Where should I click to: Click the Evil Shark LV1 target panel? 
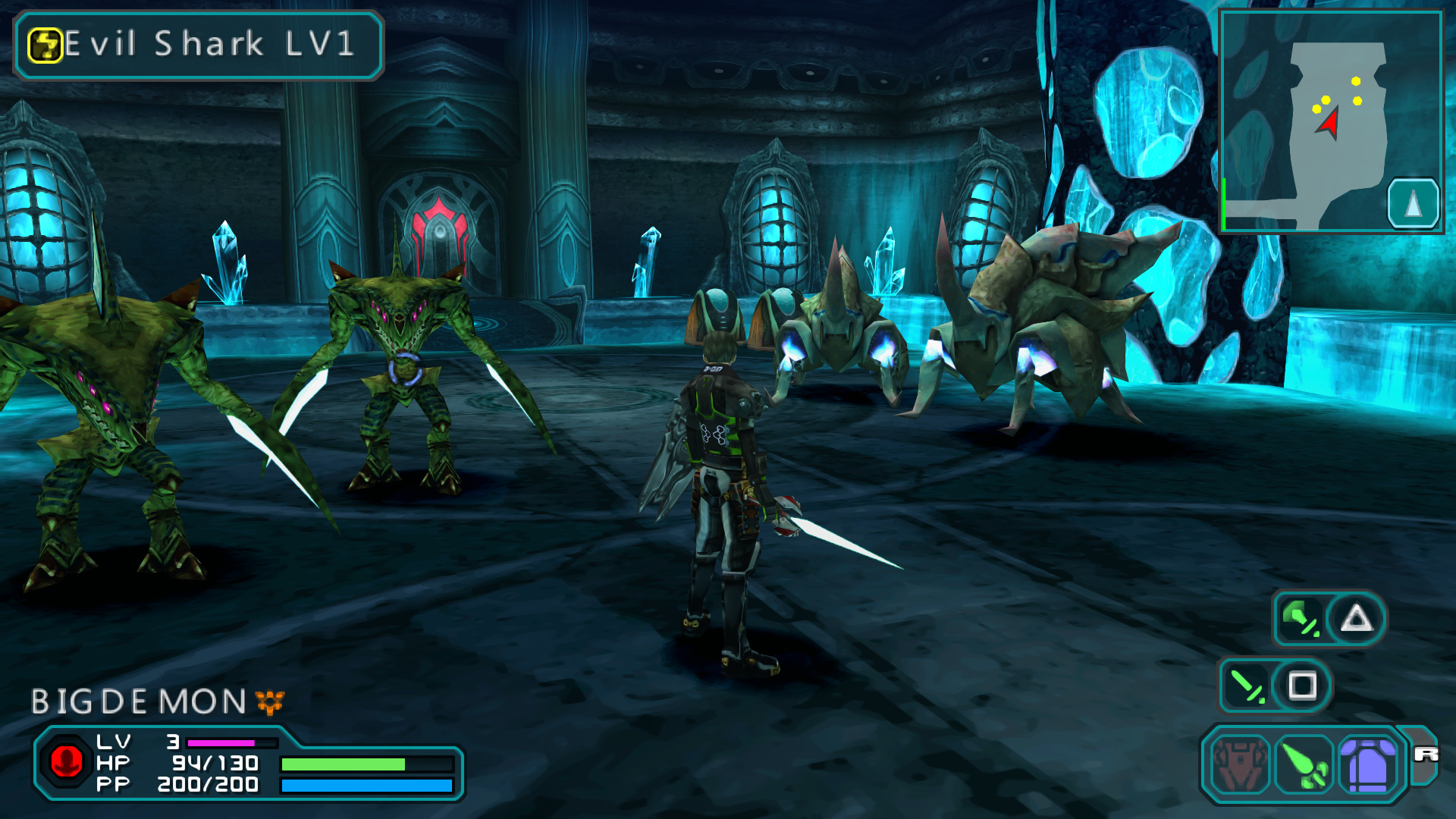coord(199,45)
